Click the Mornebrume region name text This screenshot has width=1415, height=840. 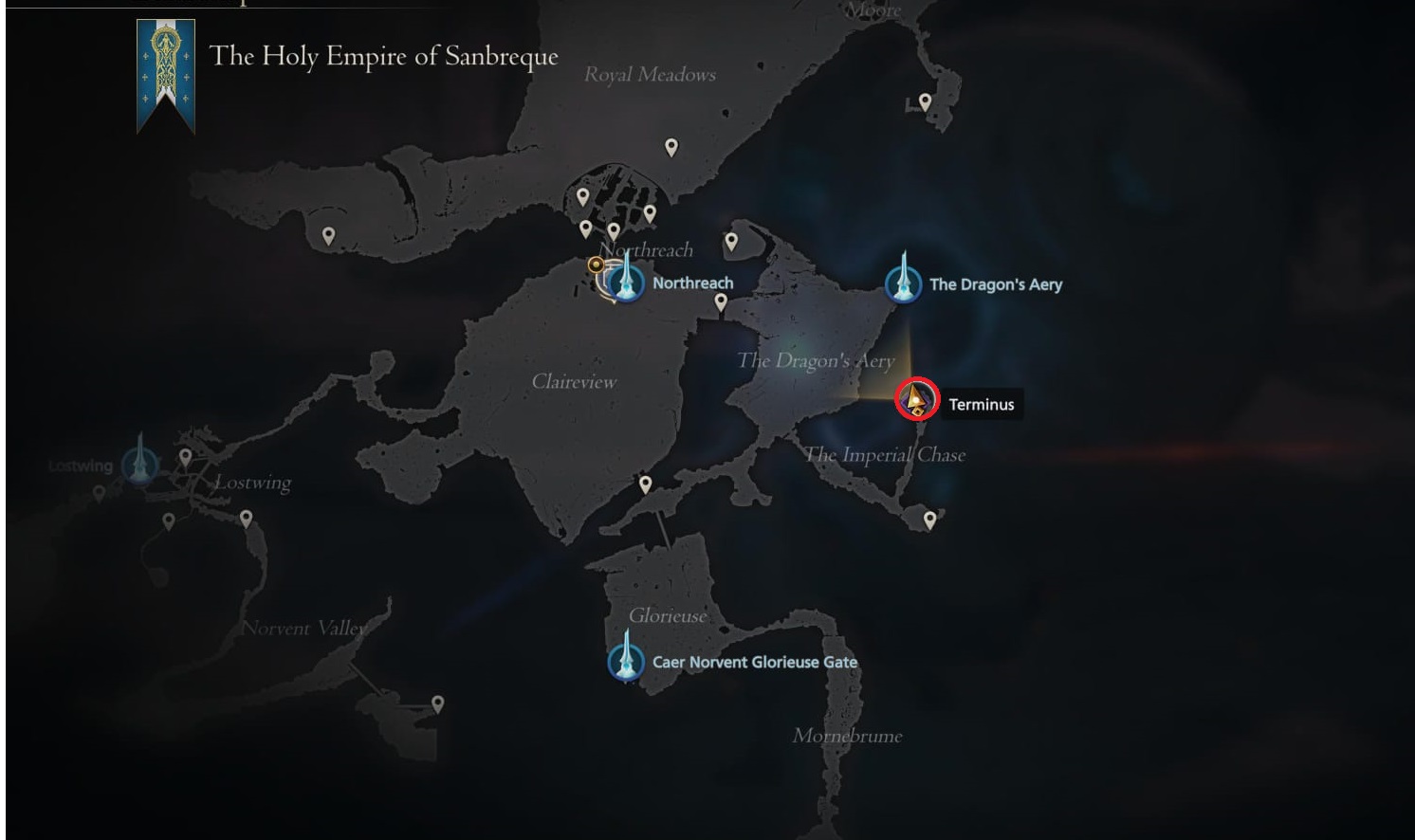[848, 735]
